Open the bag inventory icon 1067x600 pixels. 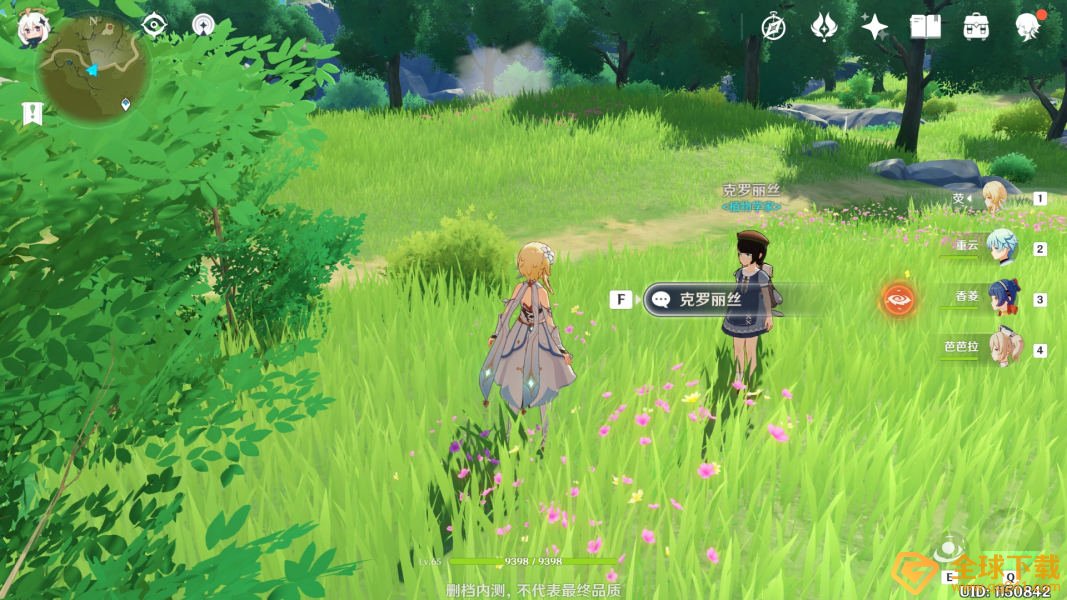[x=976, y=27]
